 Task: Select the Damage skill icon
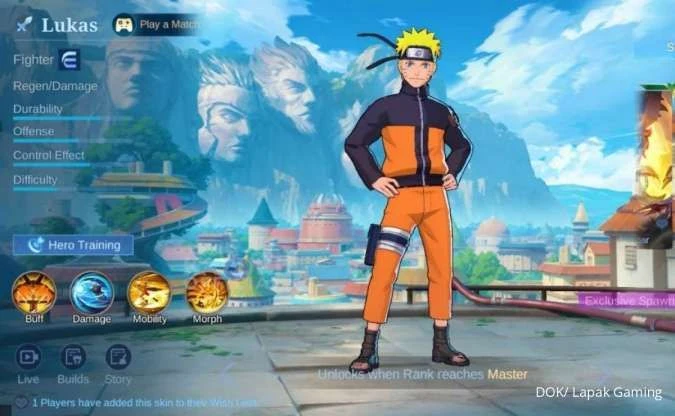coord(92,292)
